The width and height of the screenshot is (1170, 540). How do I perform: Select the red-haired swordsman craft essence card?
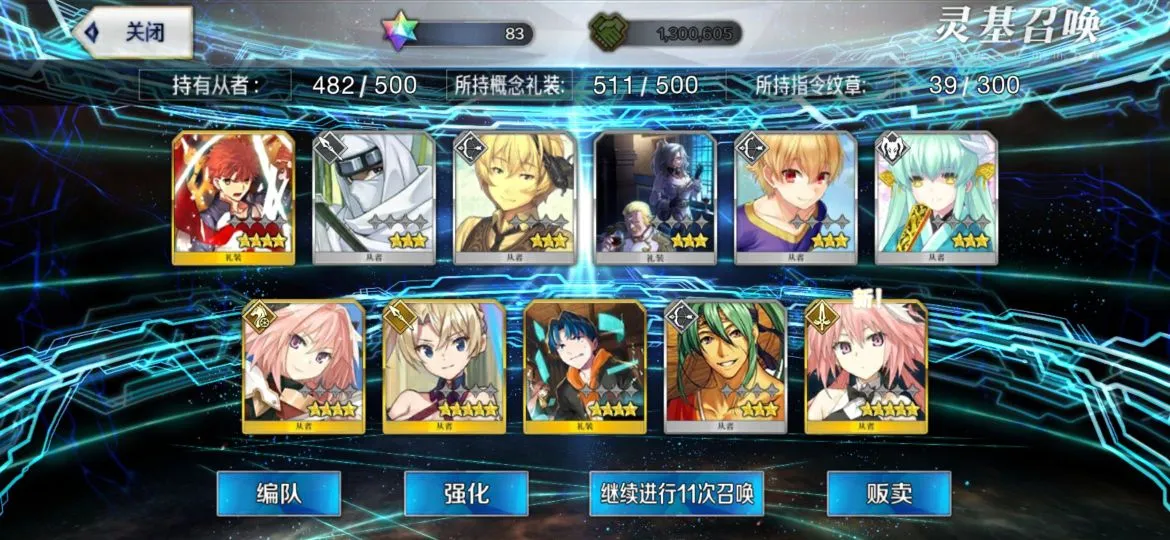point(234,197)
